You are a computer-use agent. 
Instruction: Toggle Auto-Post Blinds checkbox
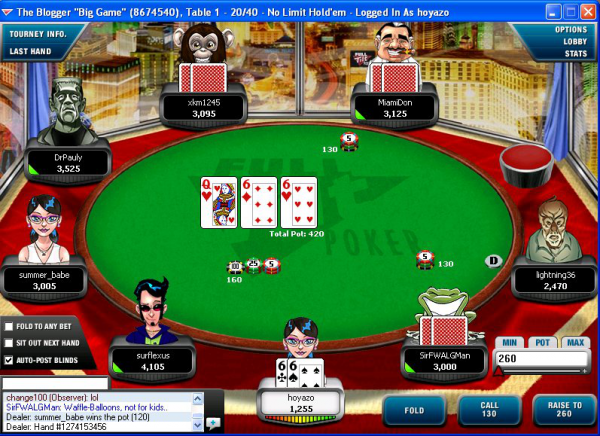coord(9,360)
